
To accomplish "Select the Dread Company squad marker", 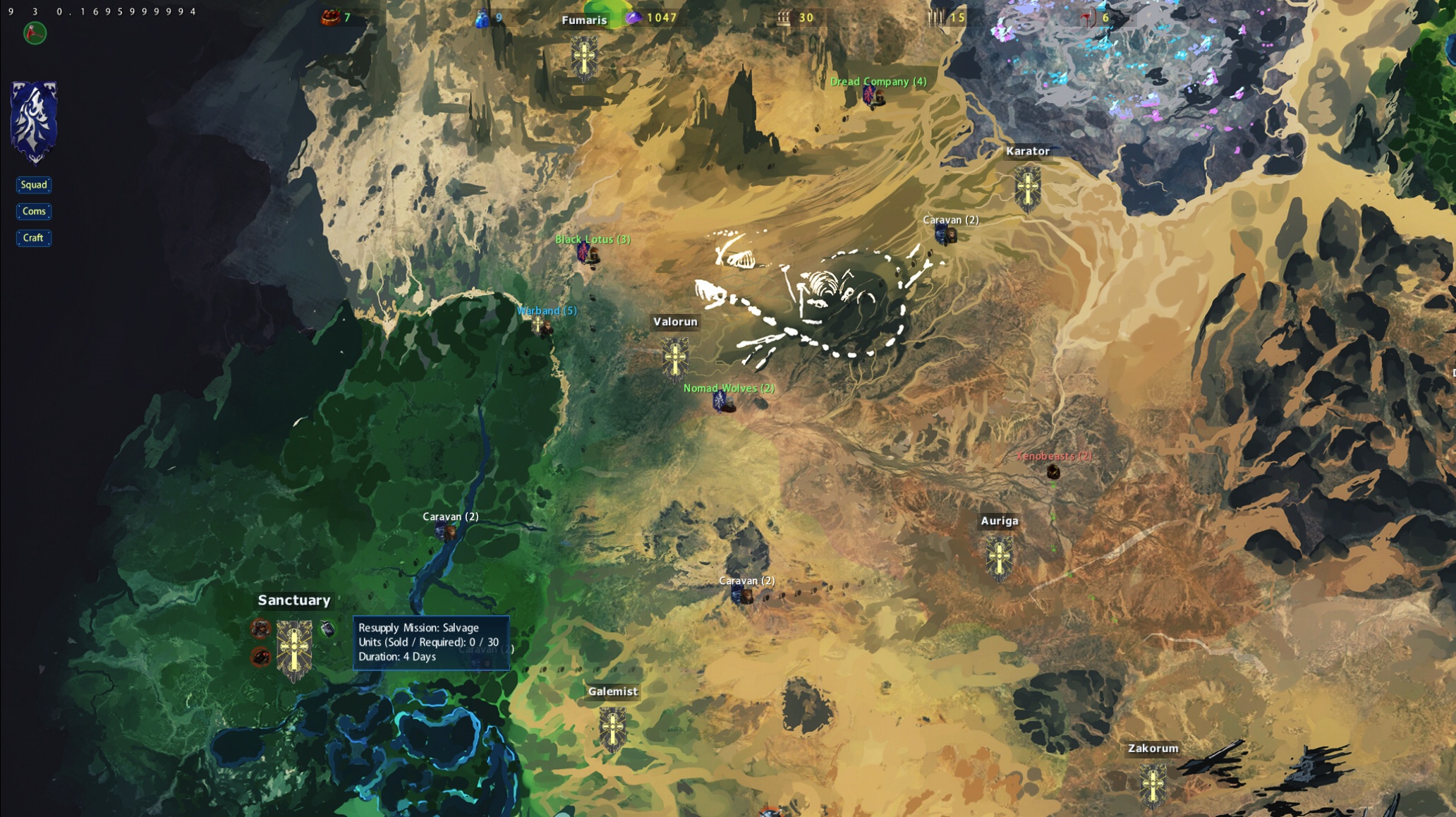I will pyautogui.click(x=873, y=97).
